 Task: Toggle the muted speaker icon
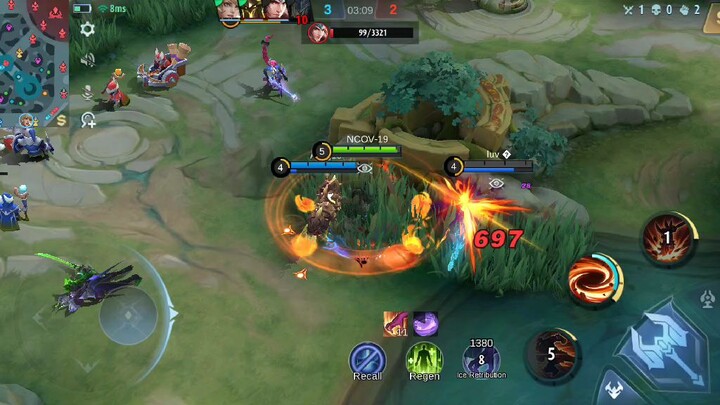88,60
